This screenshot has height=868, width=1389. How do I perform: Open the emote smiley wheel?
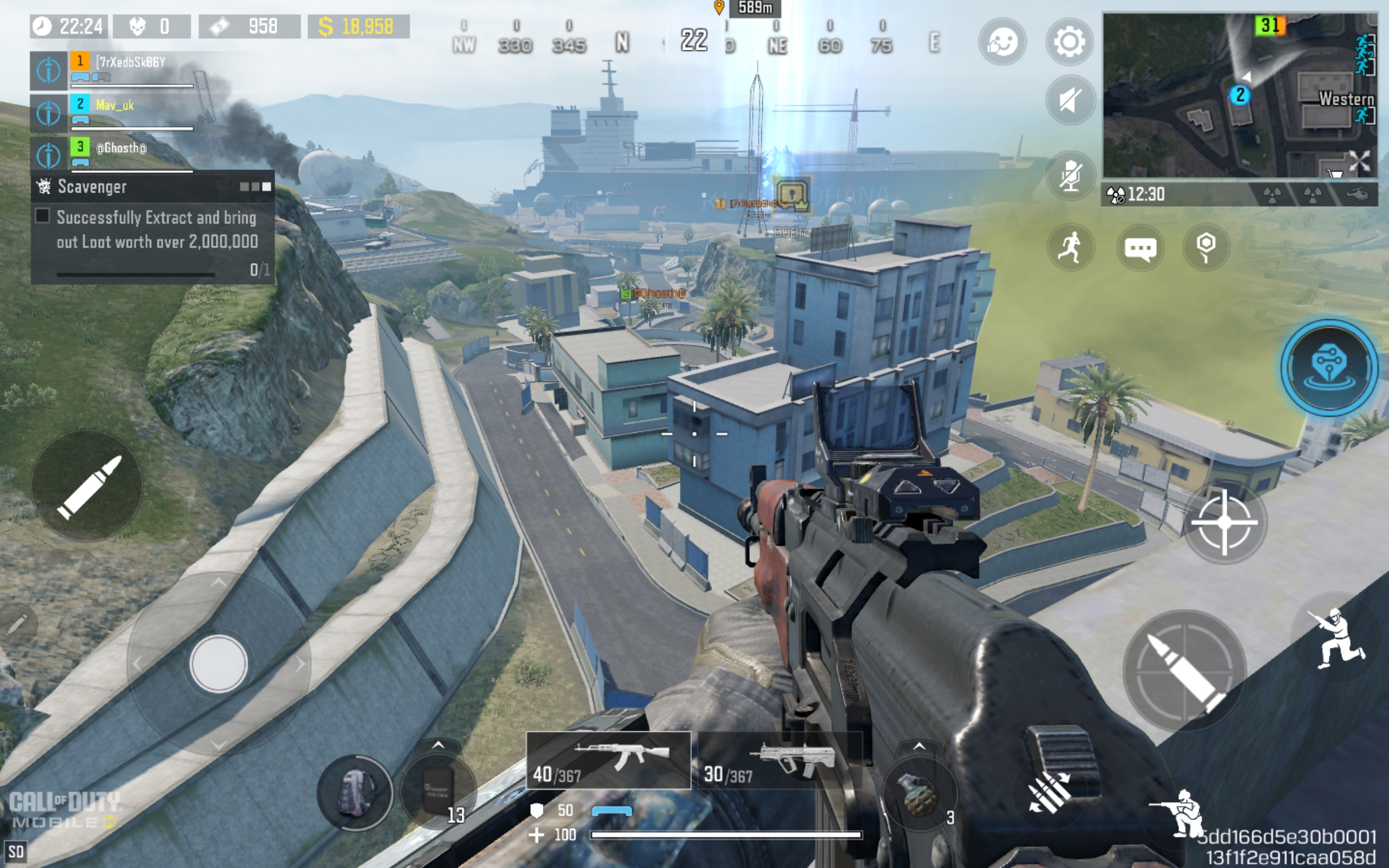(x=1002, y=42)
